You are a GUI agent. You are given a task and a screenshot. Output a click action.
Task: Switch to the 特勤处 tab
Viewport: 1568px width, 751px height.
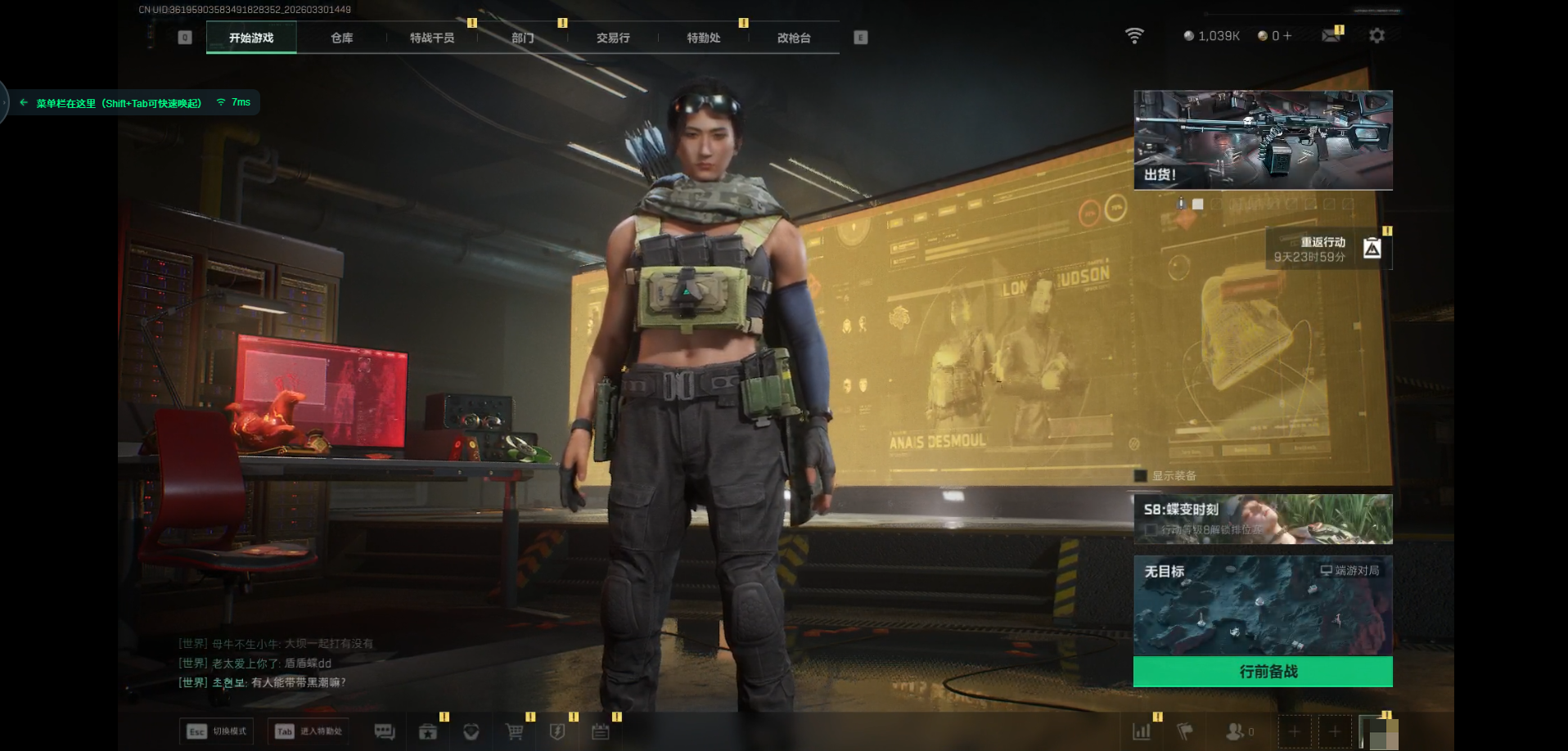coord(704,38)
